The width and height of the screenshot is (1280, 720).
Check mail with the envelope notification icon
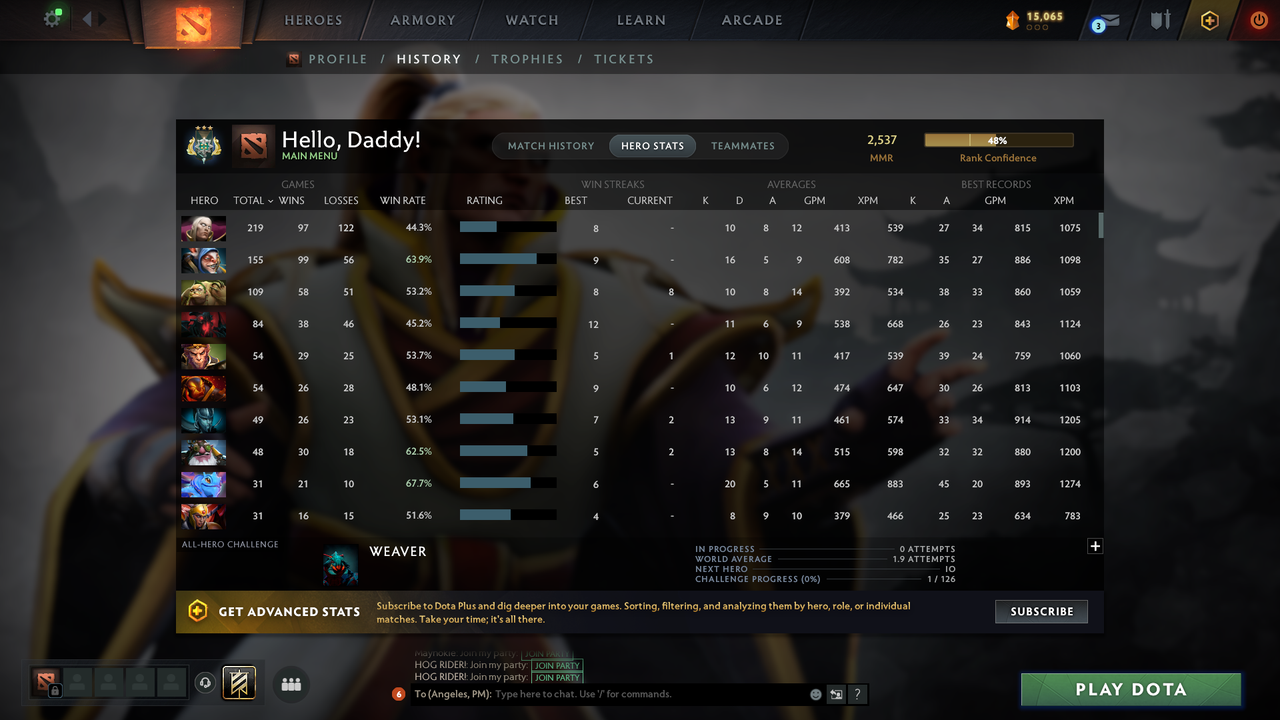point(1105,20)
